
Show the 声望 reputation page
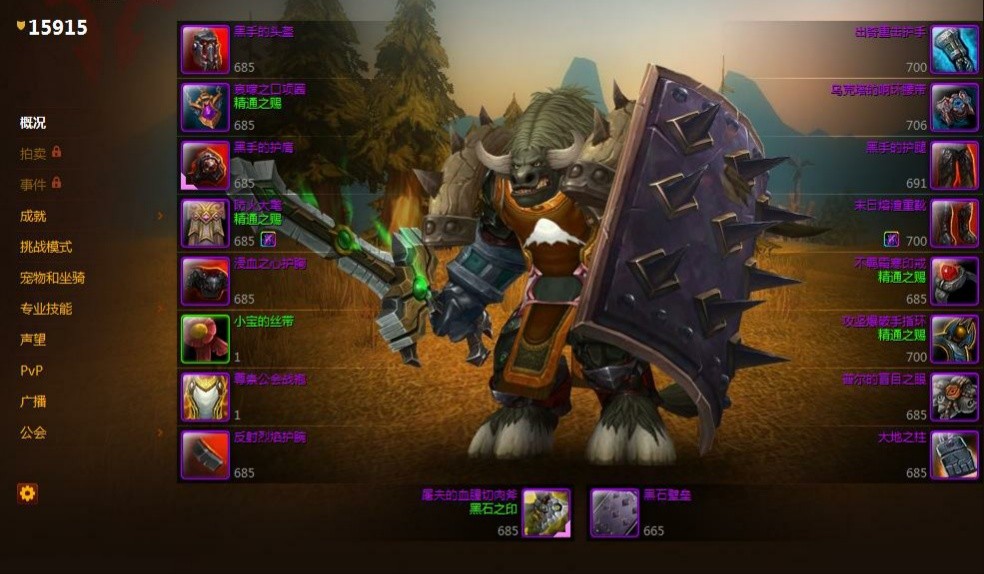click(33, 340)
